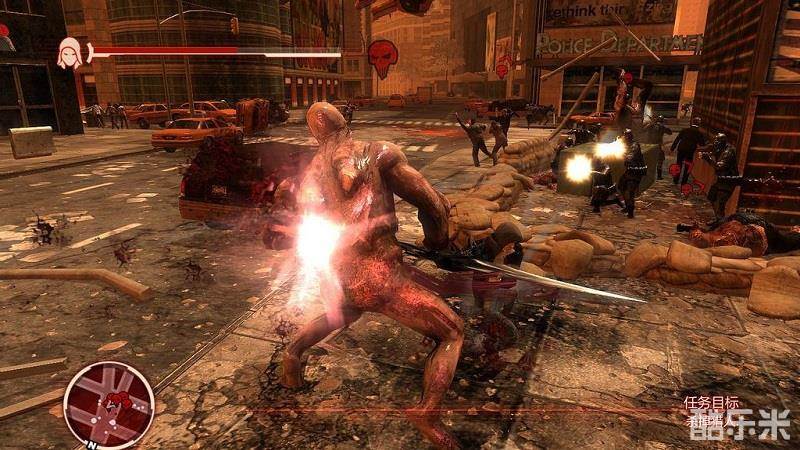Click the hooded character portrait icon

click(x=70, y=53)
